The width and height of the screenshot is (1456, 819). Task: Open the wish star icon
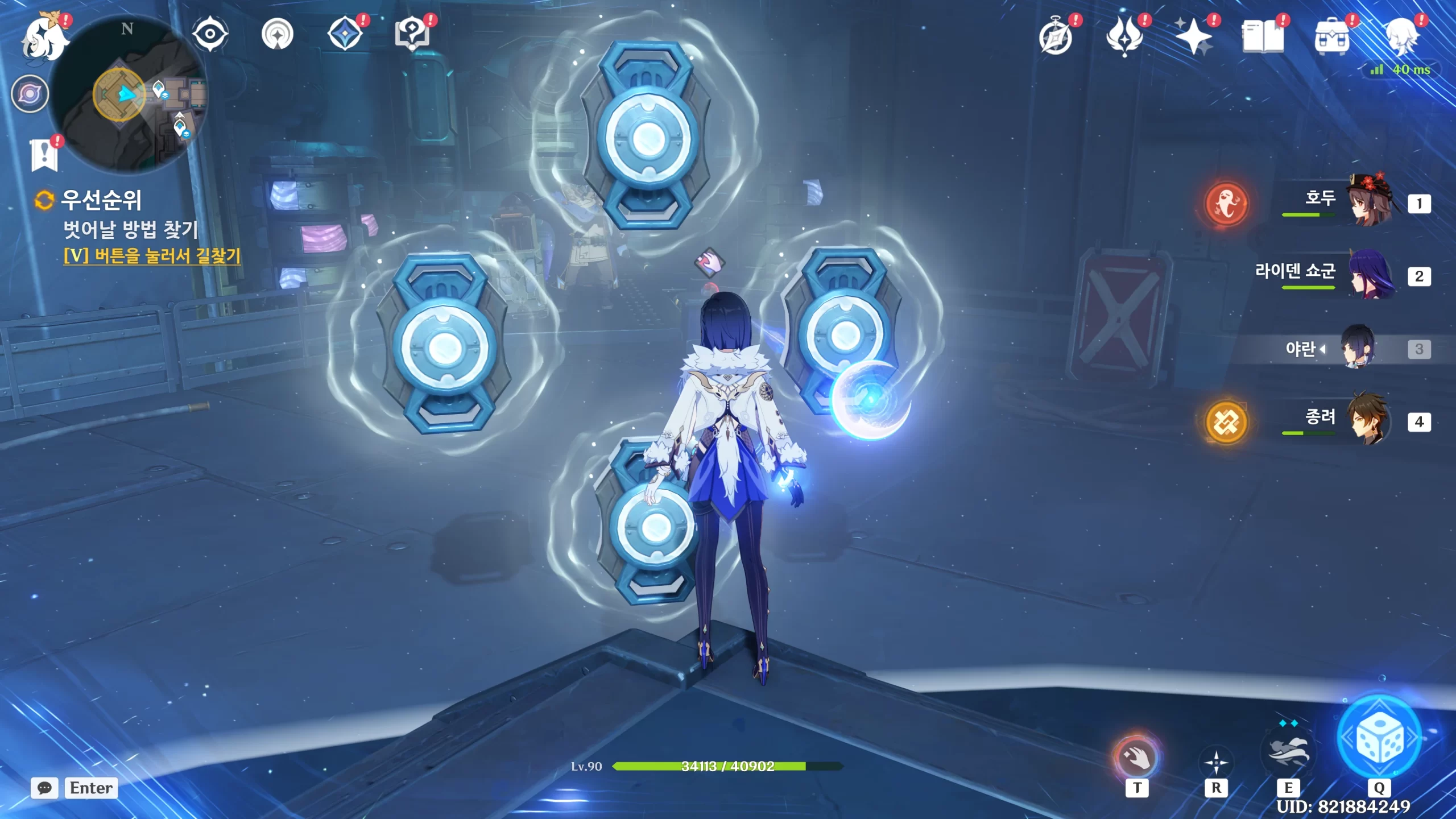pos(1193,36)
